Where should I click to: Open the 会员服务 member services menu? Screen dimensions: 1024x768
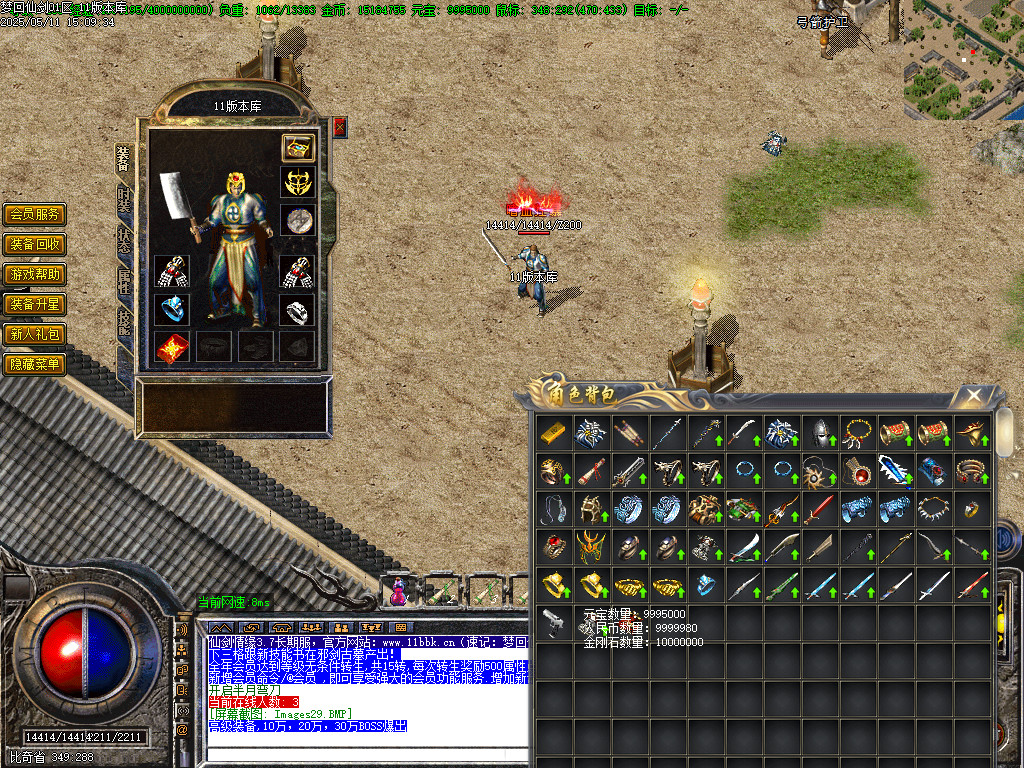[35, 214]
